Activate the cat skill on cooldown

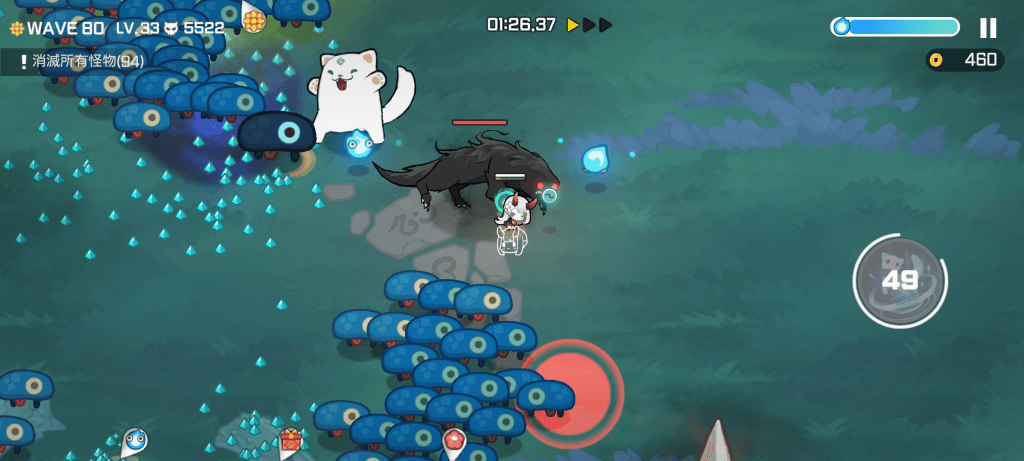pyautogui.click(x=899, y=281)
